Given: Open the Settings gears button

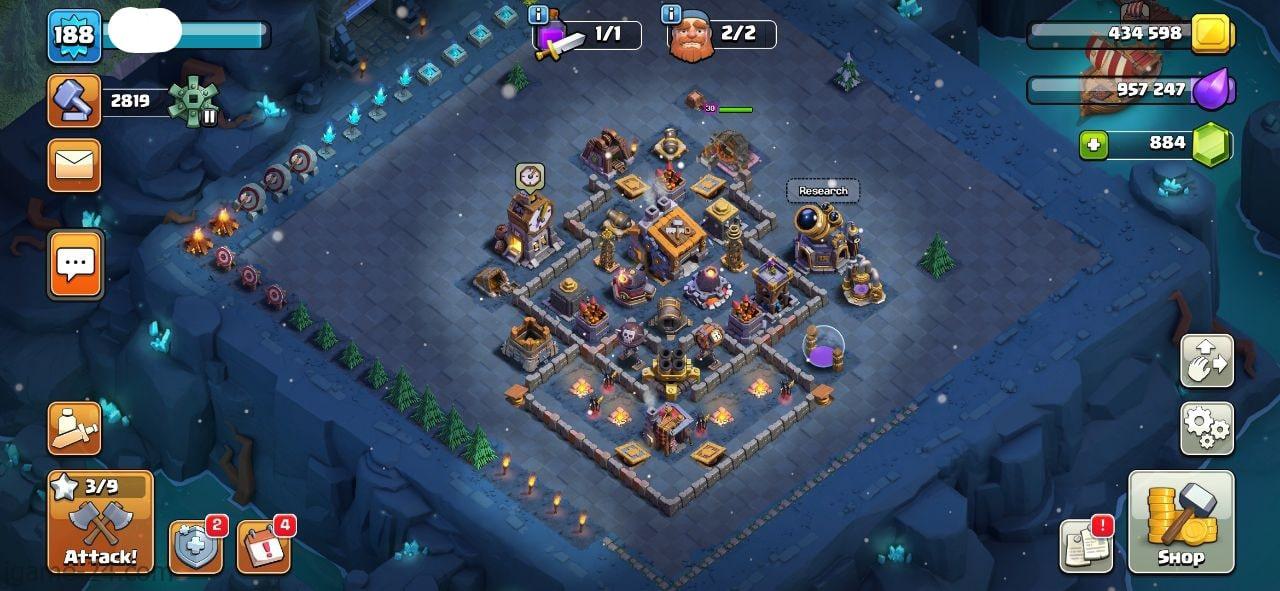Looking at the screenshot, I should [1206, 428].
